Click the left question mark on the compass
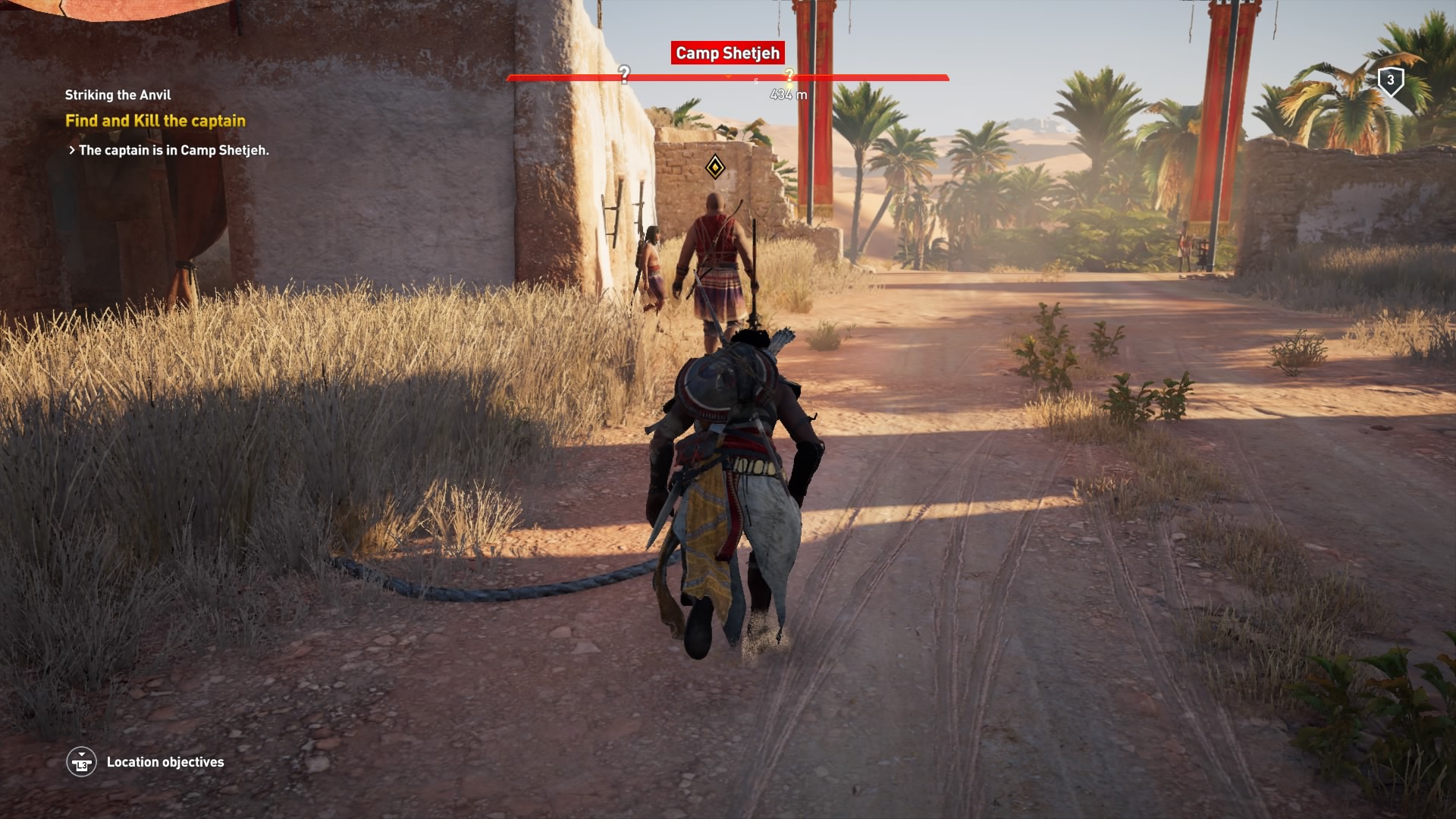The width and height of the screenshot is (1456, 819). click(624, 74)
